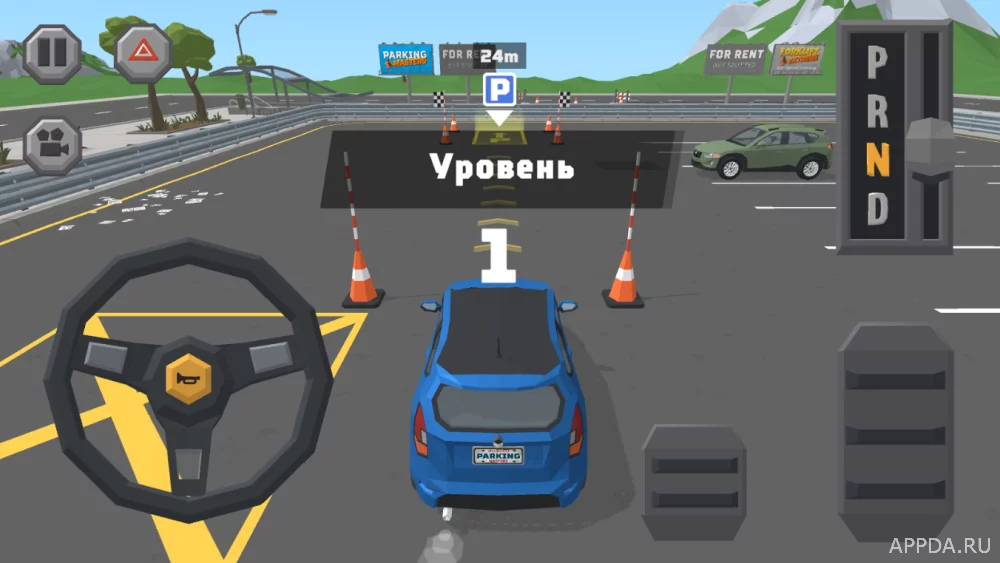Shift the gear selector to R

(x=877, y=113)
